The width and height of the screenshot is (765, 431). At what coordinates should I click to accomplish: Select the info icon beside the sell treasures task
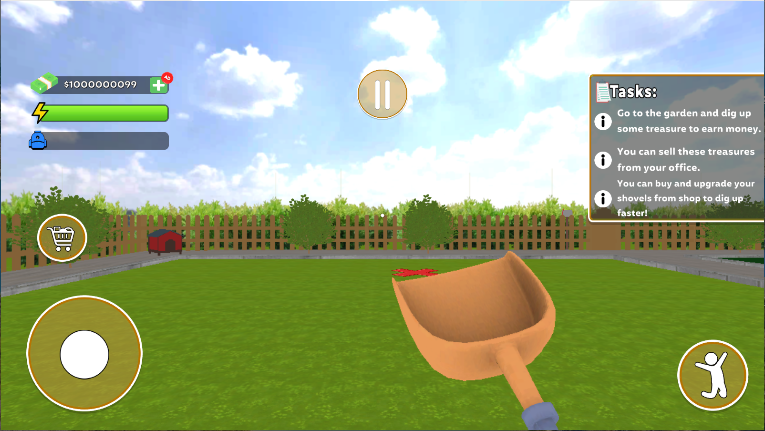pyautogui.click(x=603, y=159)
